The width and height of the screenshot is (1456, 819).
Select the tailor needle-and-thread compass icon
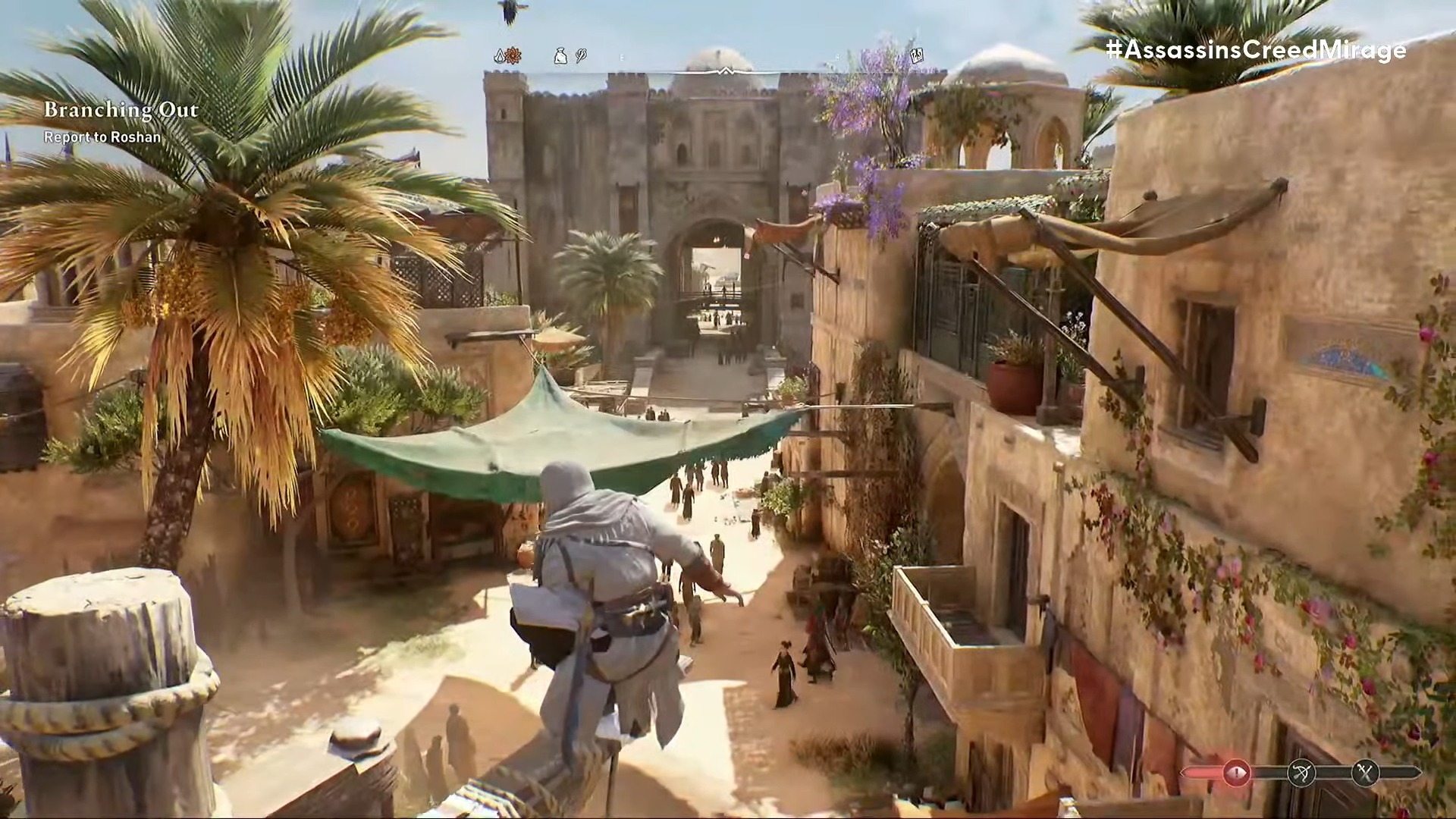point(579,55)
